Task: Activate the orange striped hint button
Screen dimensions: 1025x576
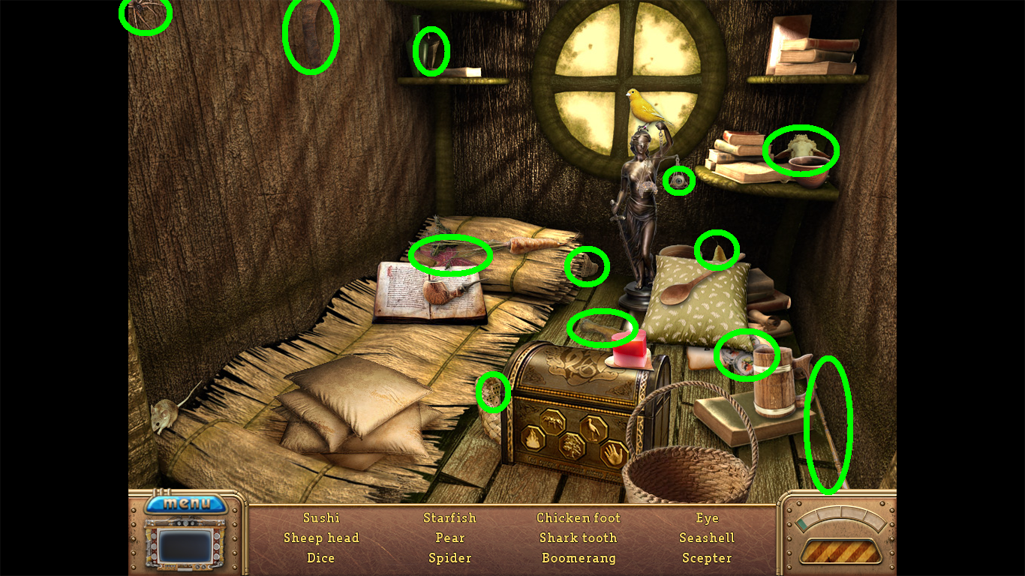Action: point(839,551)
